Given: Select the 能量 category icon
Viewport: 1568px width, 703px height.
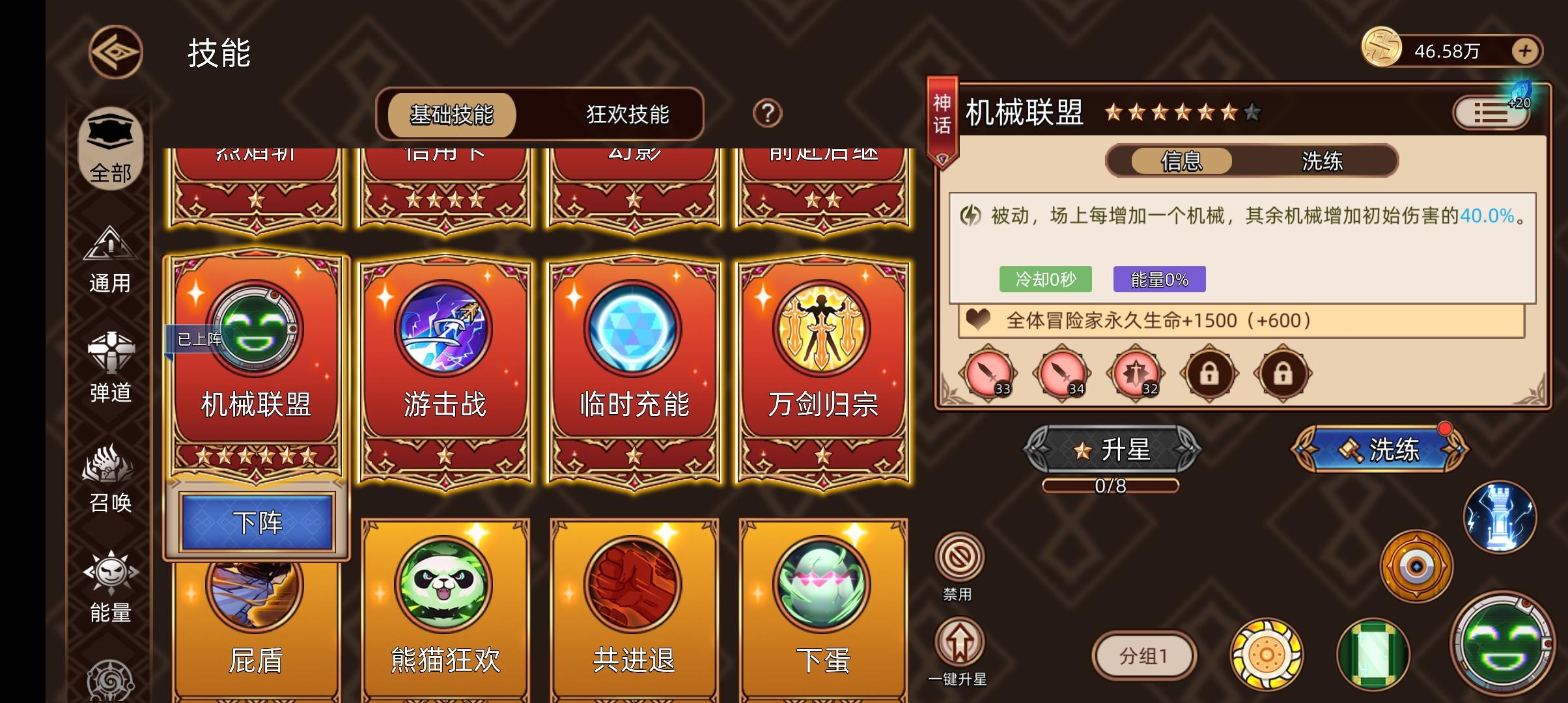Looking at the screenshot, I should coord(111,589).
